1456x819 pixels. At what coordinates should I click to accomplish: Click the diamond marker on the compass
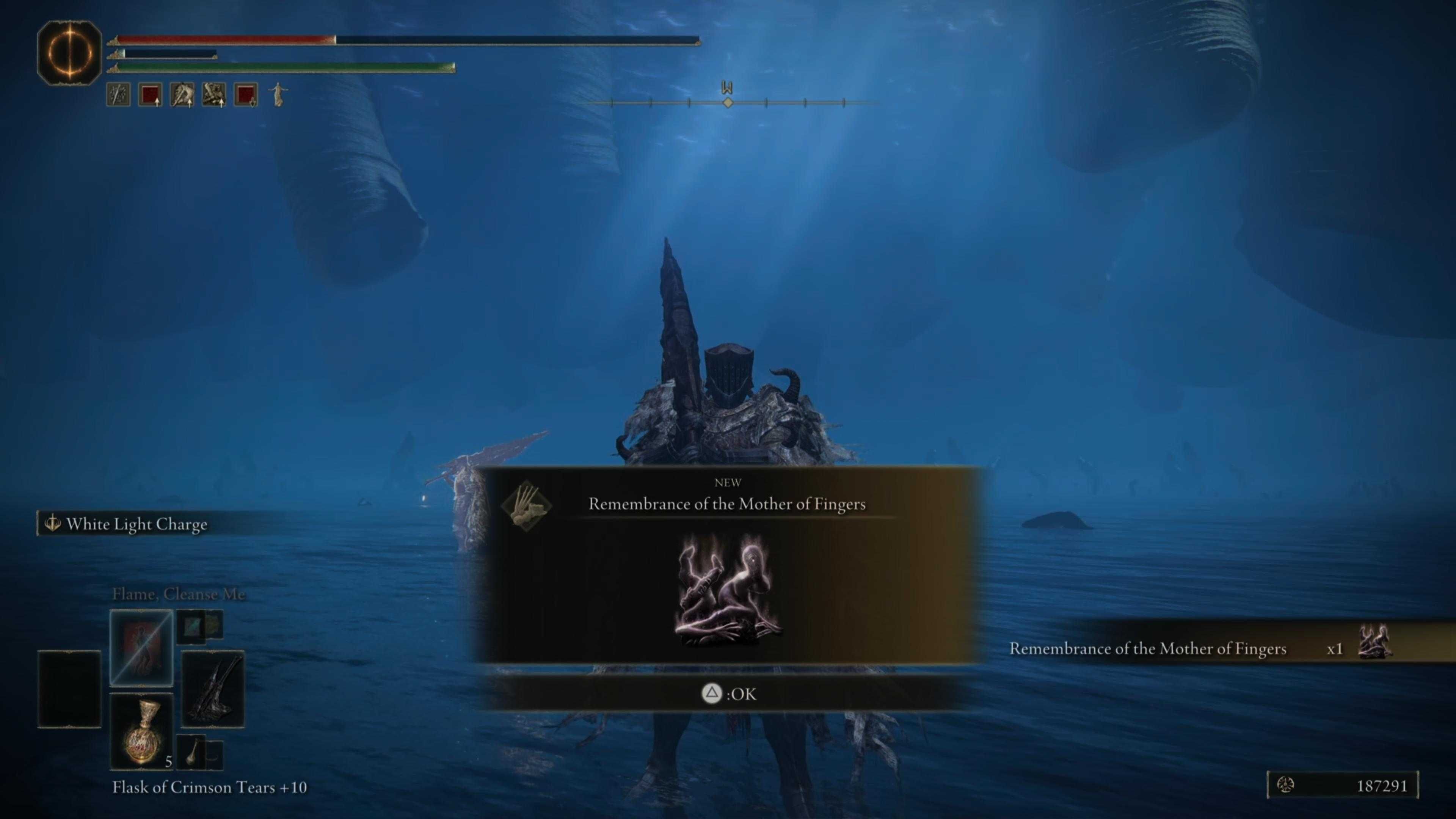(728, 103)
